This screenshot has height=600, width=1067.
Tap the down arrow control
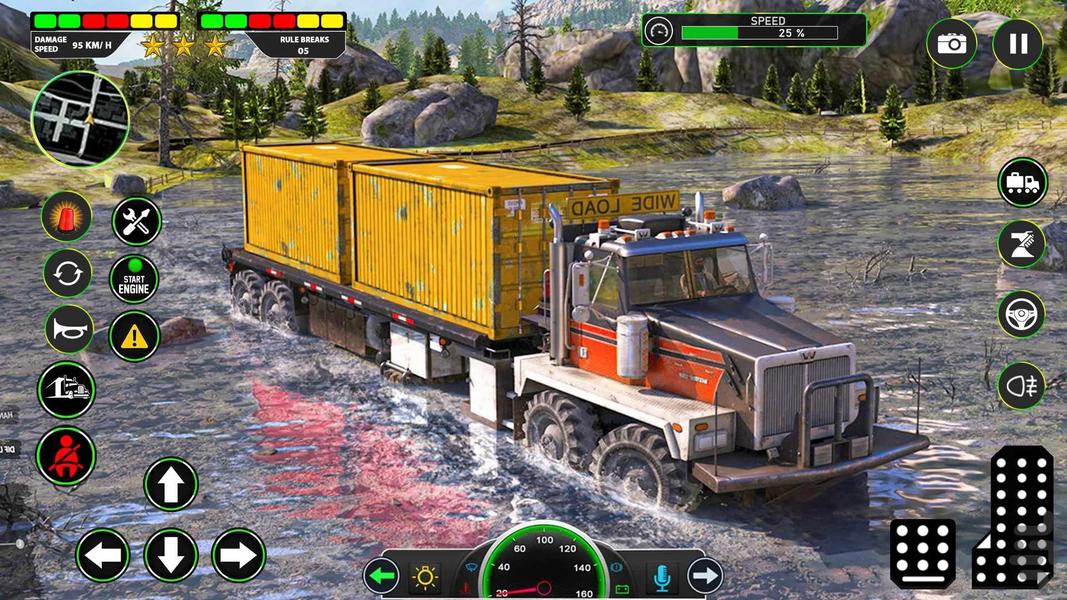click(x=171, y=555)
